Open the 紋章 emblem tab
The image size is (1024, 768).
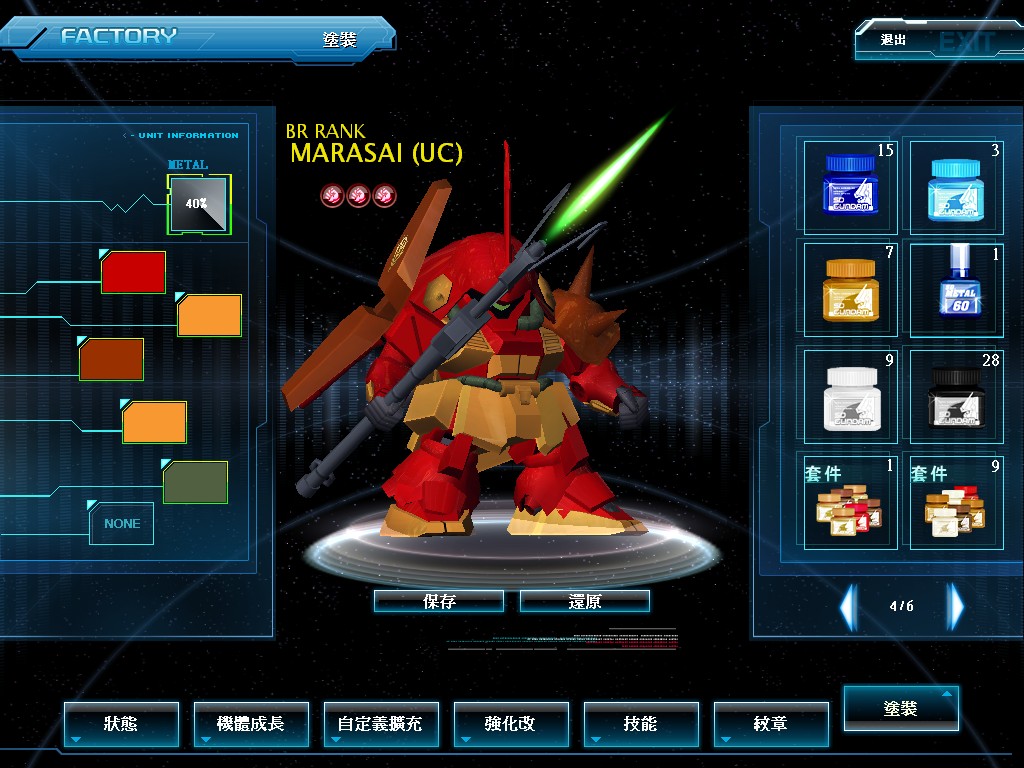(771, 723)
